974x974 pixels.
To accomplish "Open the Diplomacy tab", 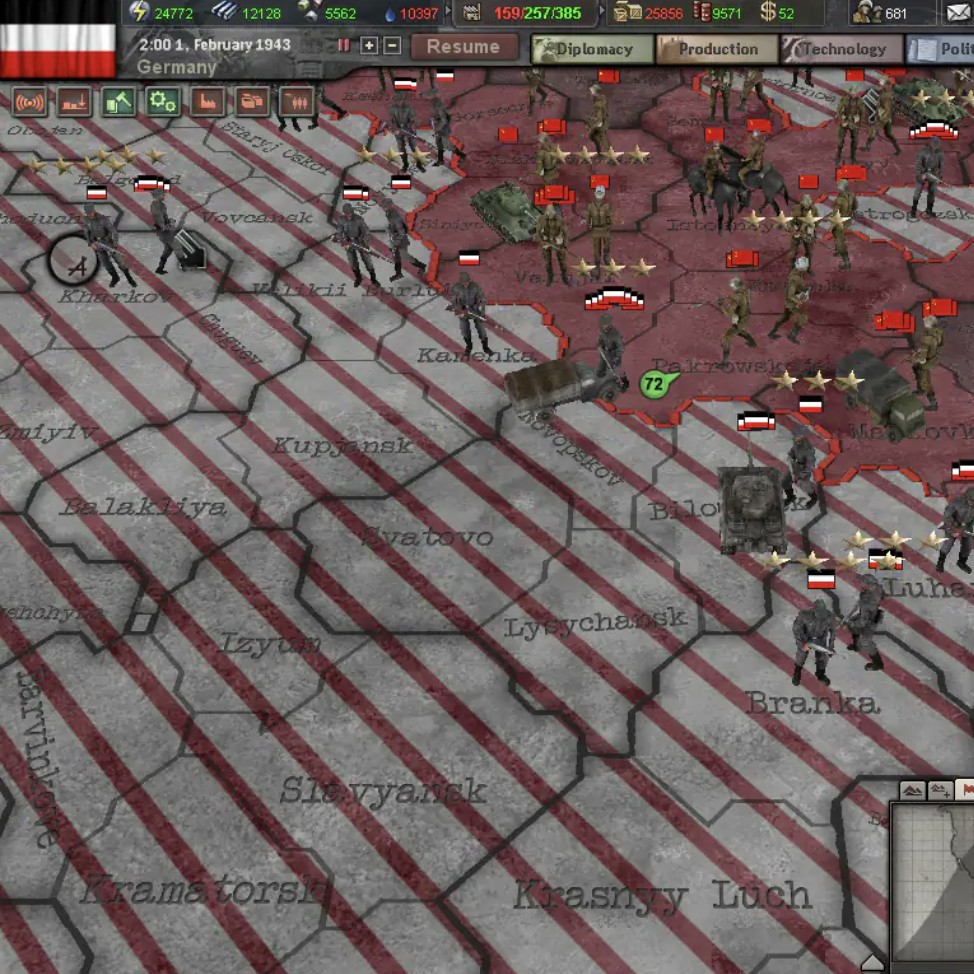I will point(592,49).
